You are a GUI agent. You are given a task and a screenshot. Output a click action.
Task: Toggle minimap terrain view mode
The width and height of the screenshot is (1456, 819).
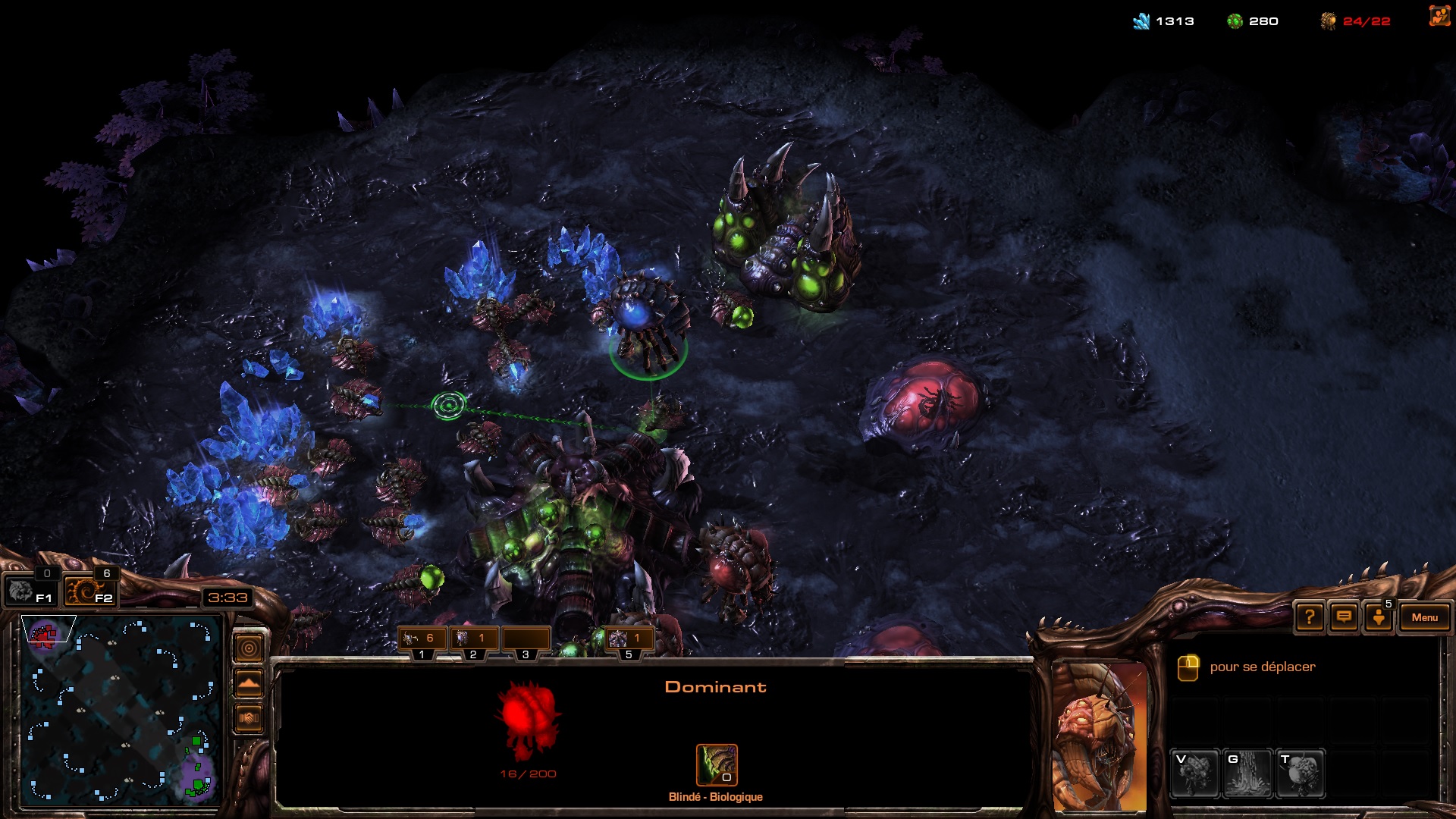point(249,682)
